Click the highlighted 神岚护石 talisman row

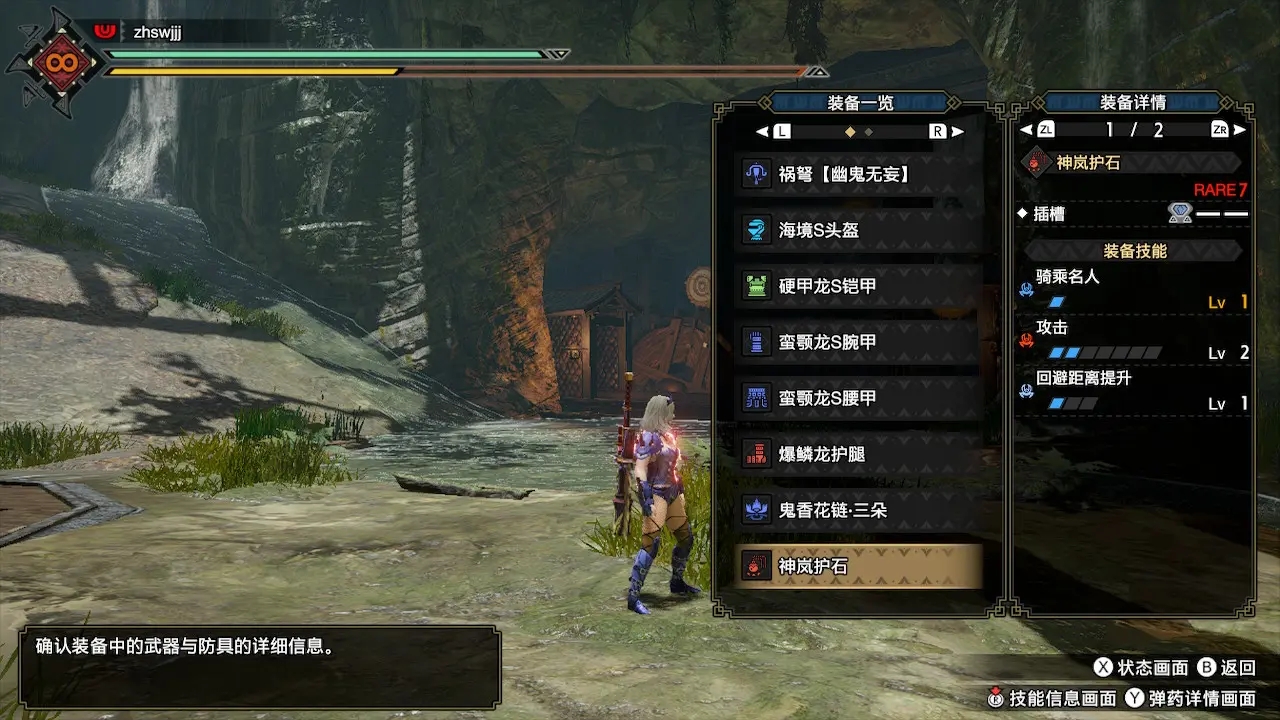tap(858, 566)
